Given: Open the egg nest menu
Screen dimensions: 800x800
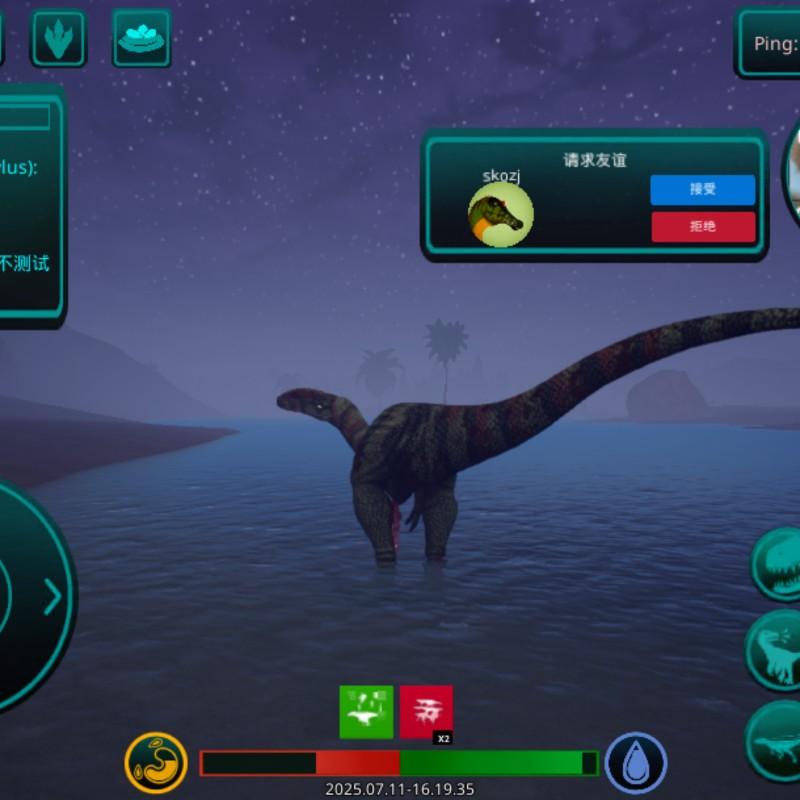Looking at the screenshot, I should point(141,38).
